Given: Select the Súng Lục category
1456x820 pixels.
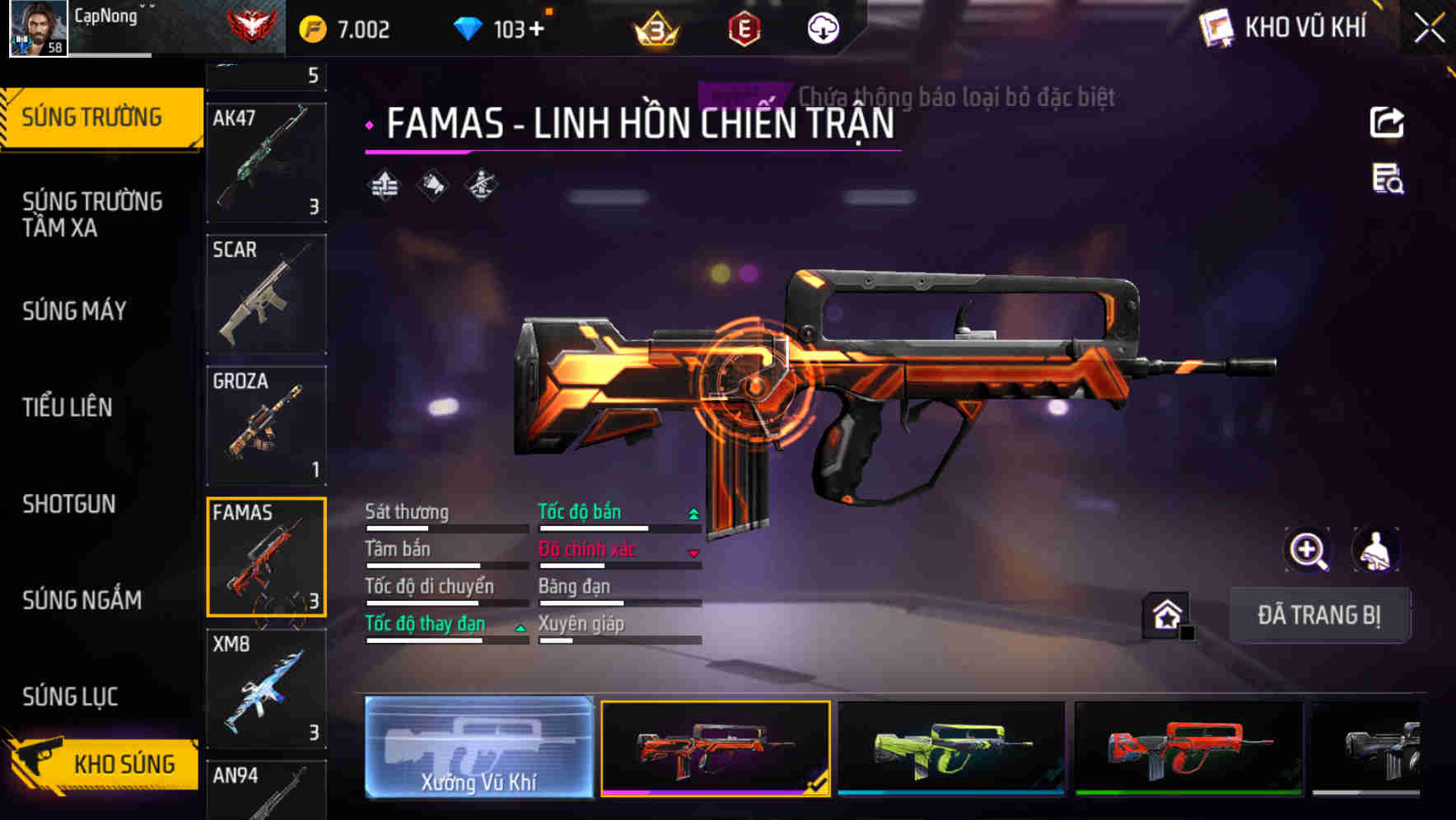Looking at the screenshot, I should 70,697.
